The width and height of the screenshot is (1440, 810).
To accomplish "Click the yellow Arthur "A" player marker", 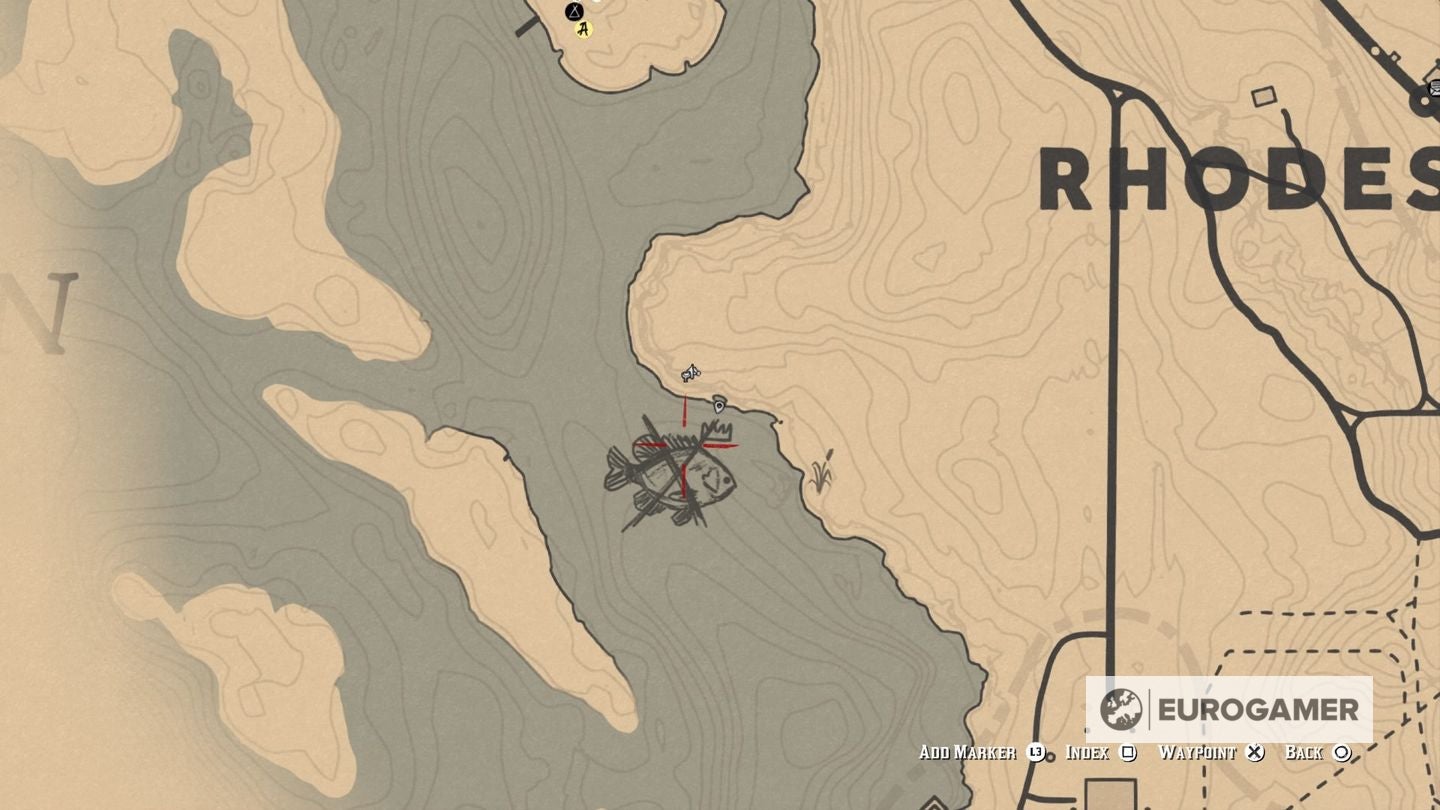I will coord(582,28).
